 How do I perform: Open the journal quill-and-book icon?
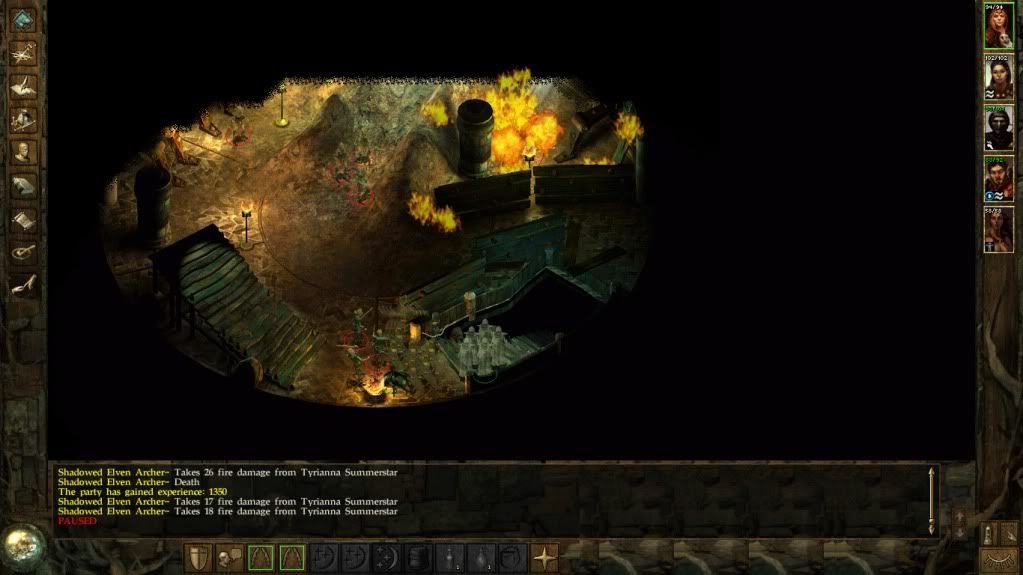pos(22,86)
